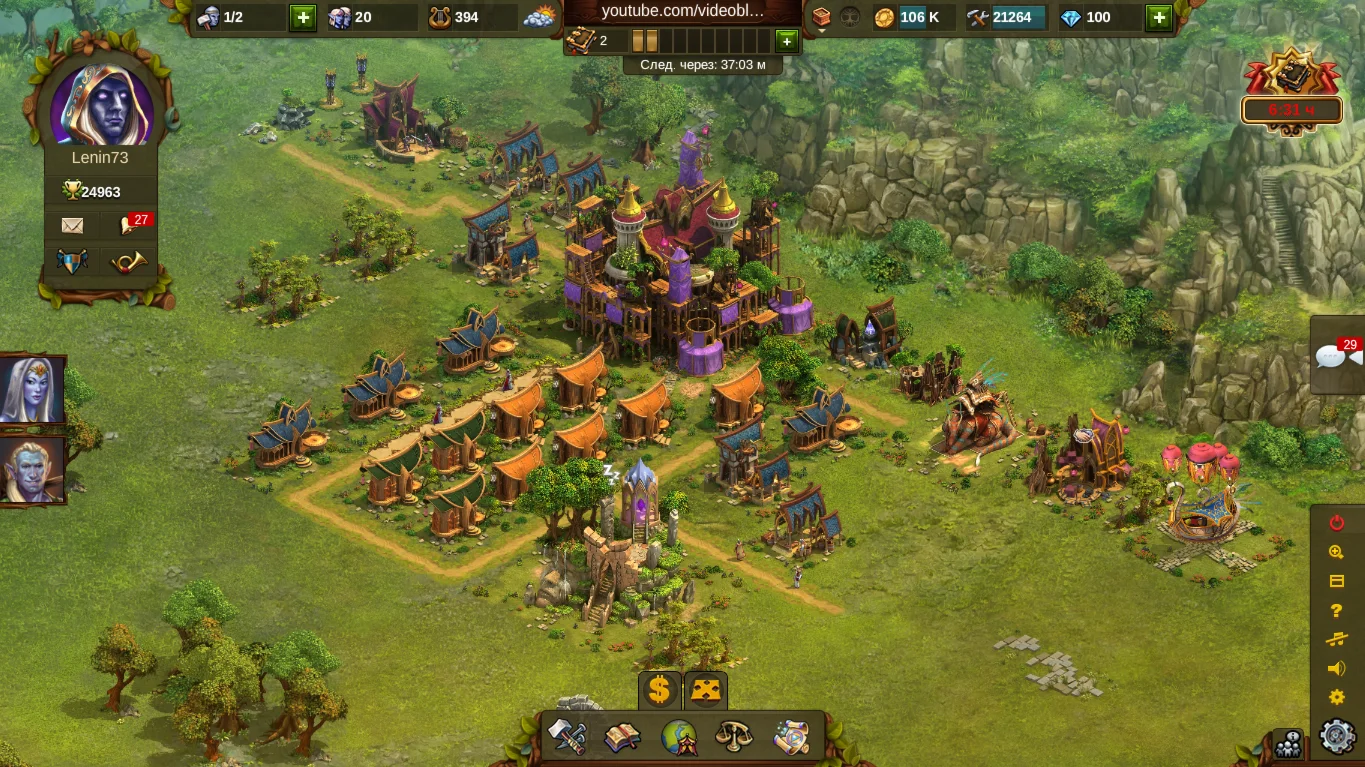Open the mail envelope messages
The width and height of the screenshot is (1365, 767).
point(73,226)
